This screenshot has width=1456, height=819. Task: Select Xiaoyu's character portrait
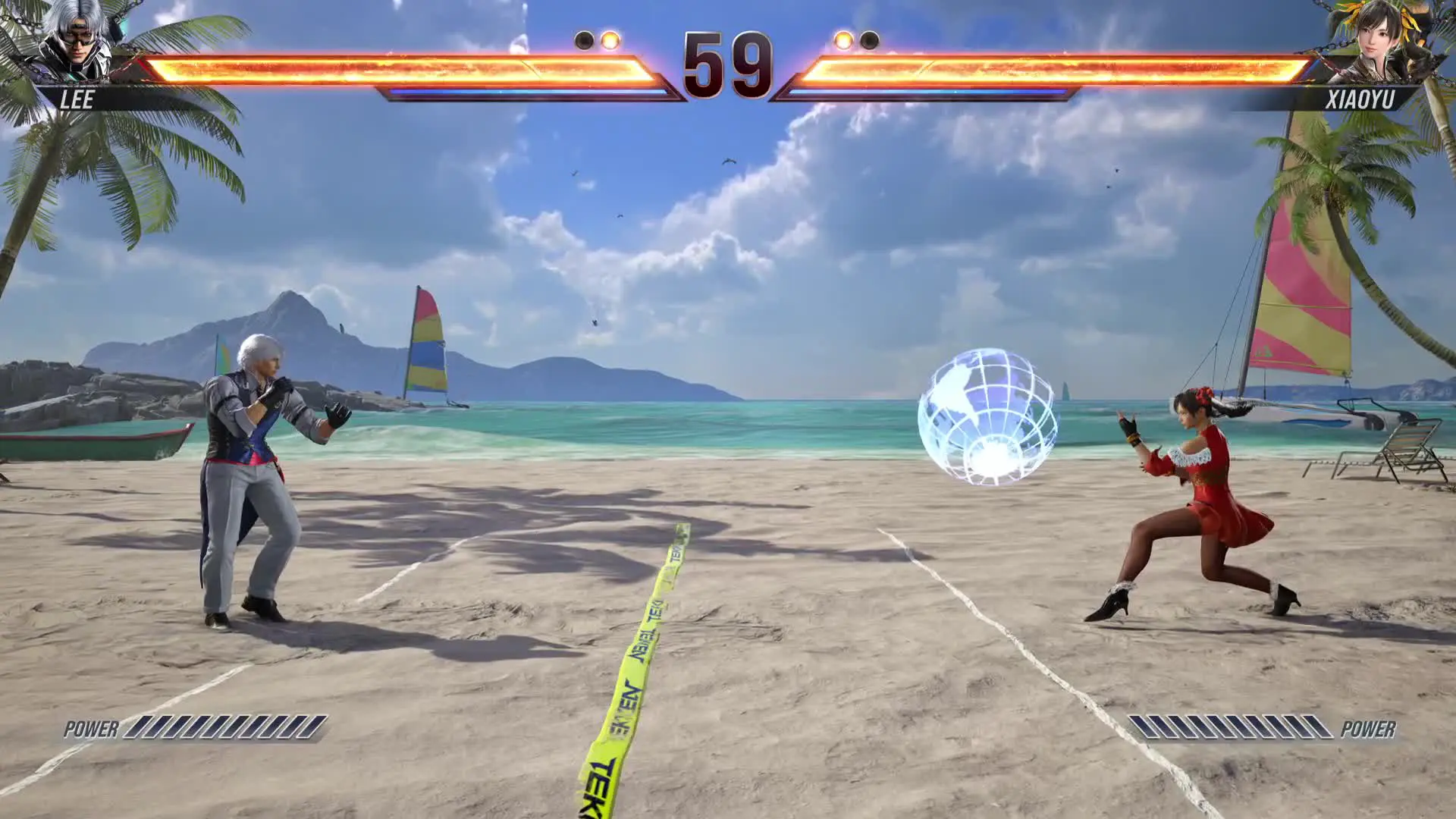(x=1371, y=42)
